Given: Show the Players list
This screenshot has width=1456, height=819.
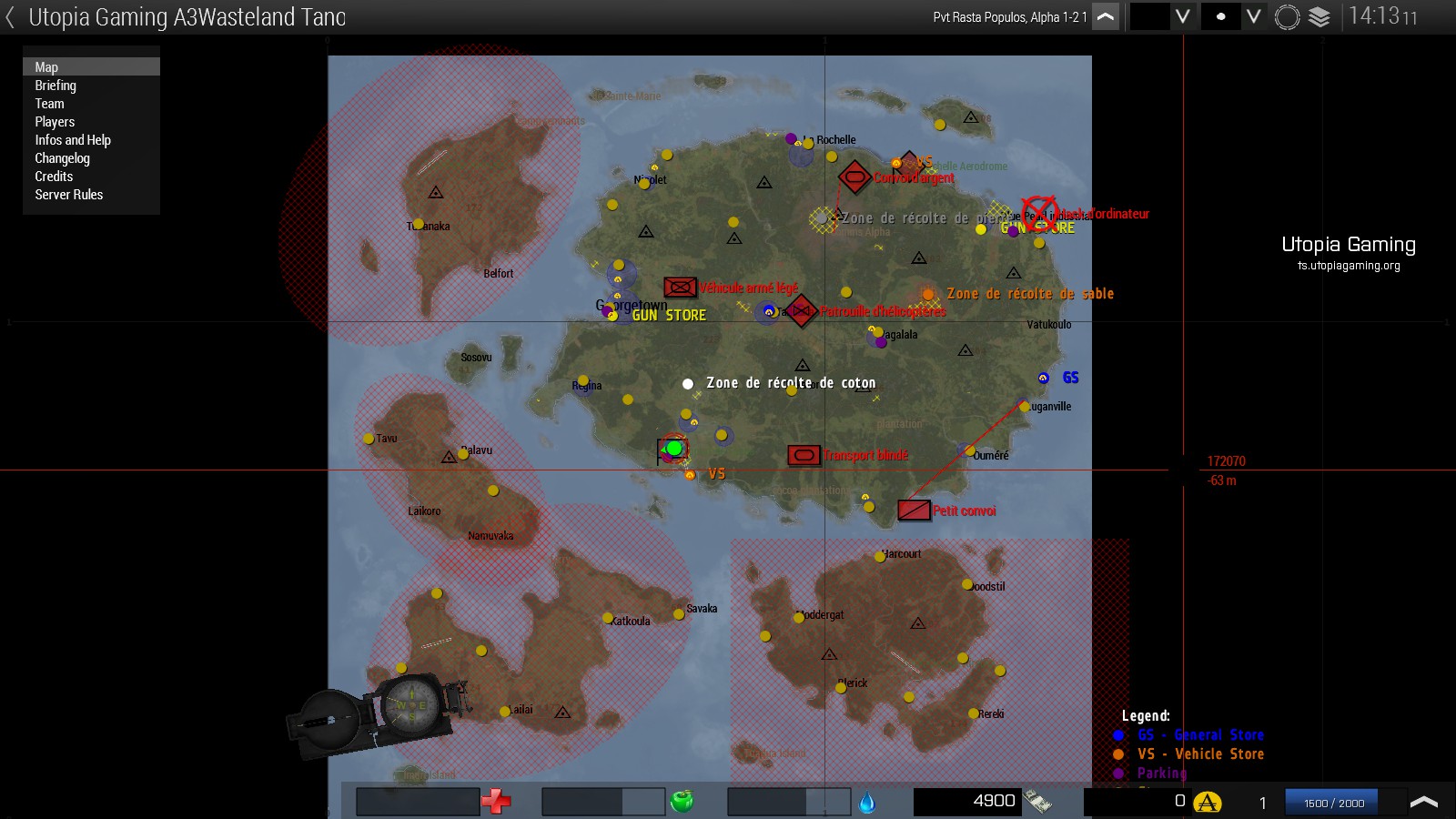Looking at the screenshot, I should click(x=55, y=122).
